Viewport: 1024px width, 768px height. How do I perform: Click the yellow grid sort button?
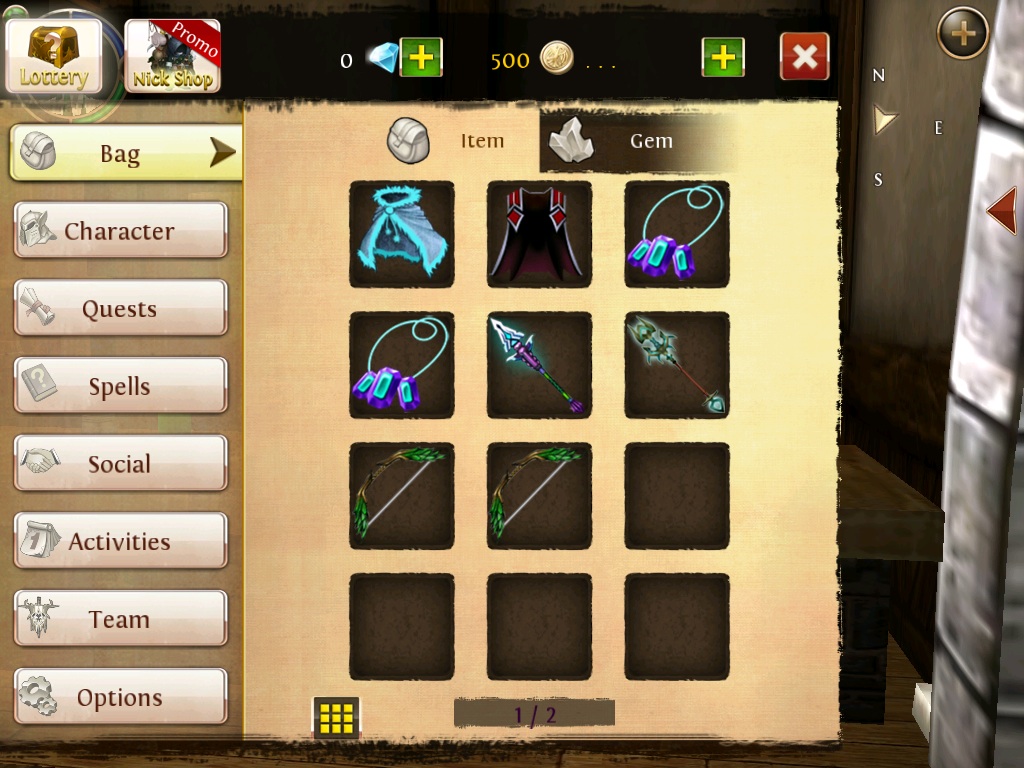(x=336, y=717)
